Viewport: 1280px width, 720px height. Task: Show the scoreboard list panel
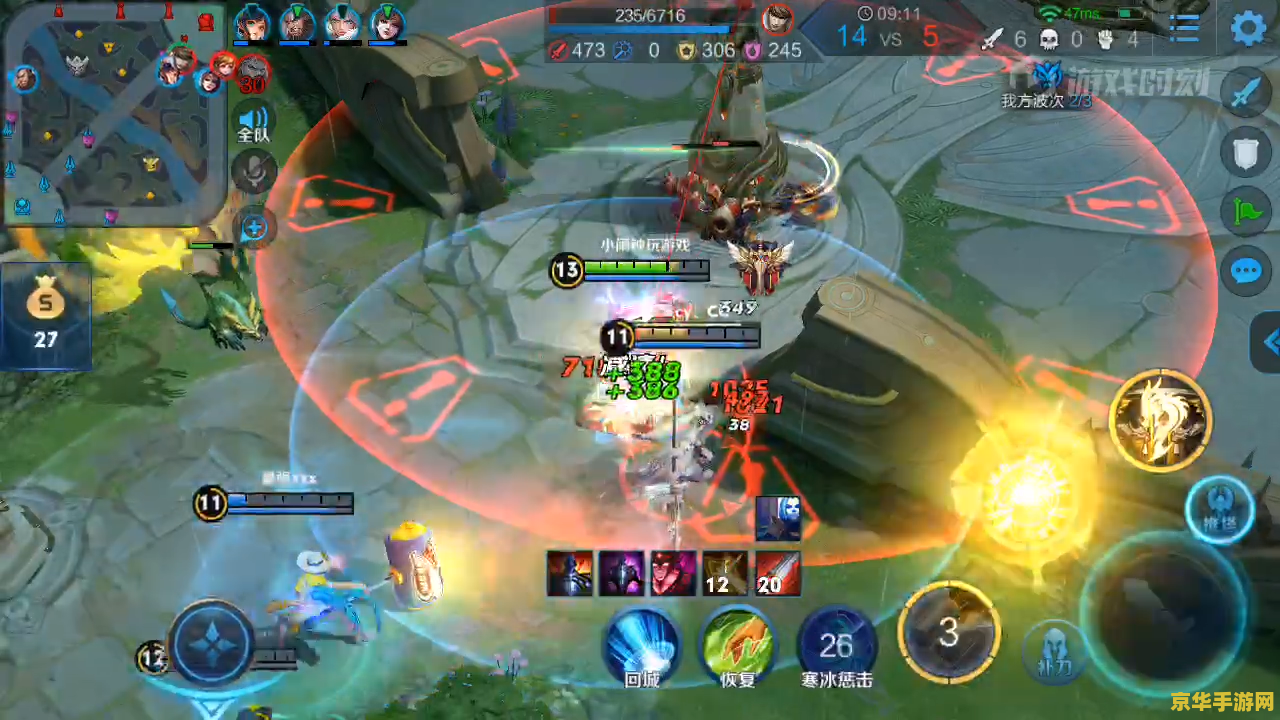pos(1184,28)
